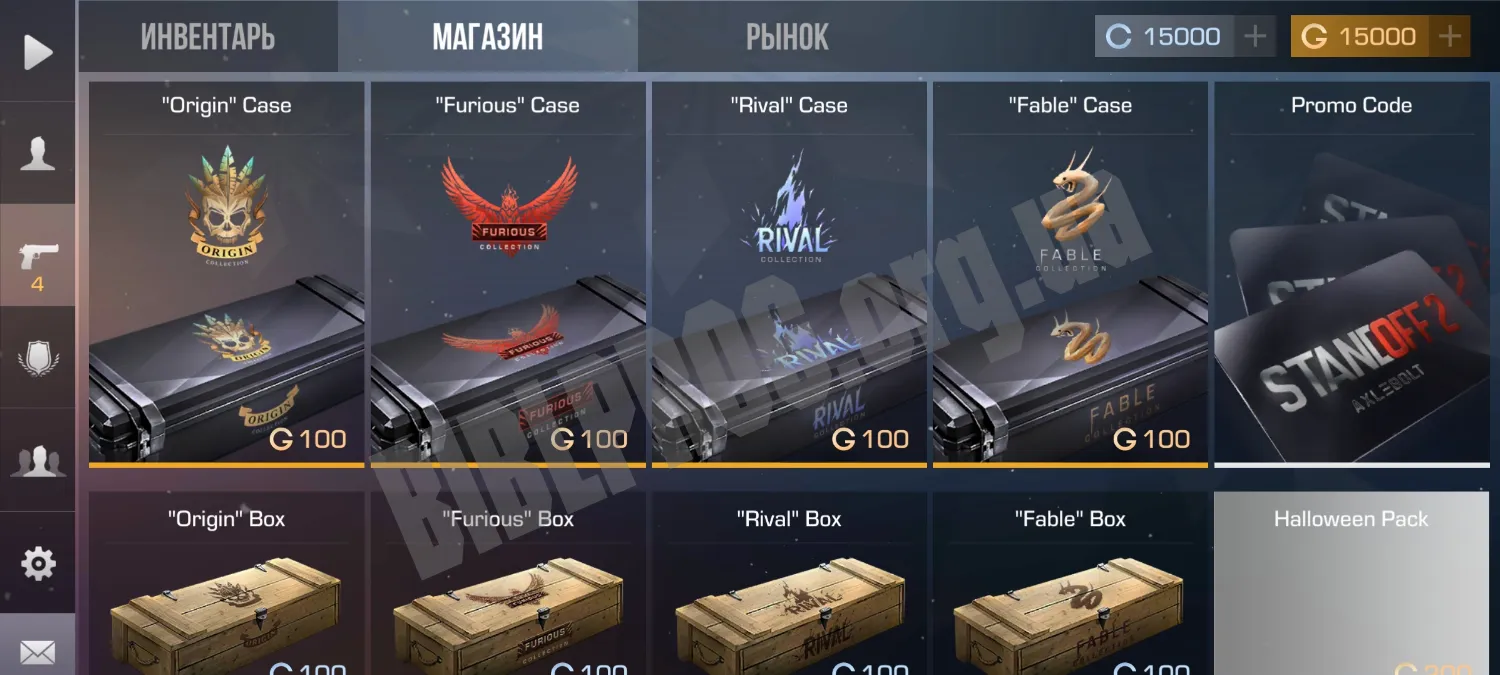Add gold with the orange plus button
The image size is (1500, 675).
tap(1449, 37)
